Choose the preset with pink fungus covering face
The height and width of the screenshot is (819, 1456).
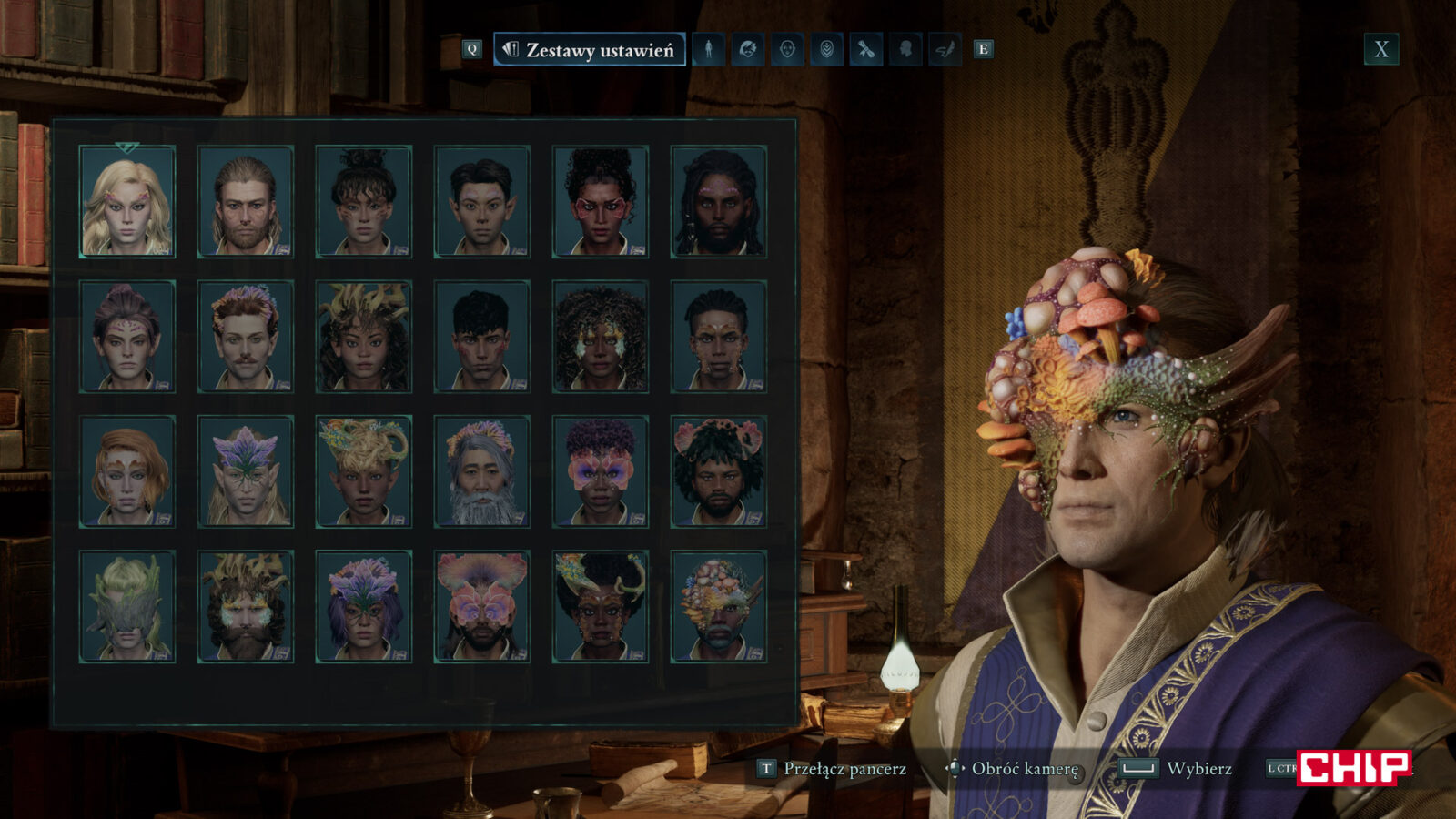(482, 606)
